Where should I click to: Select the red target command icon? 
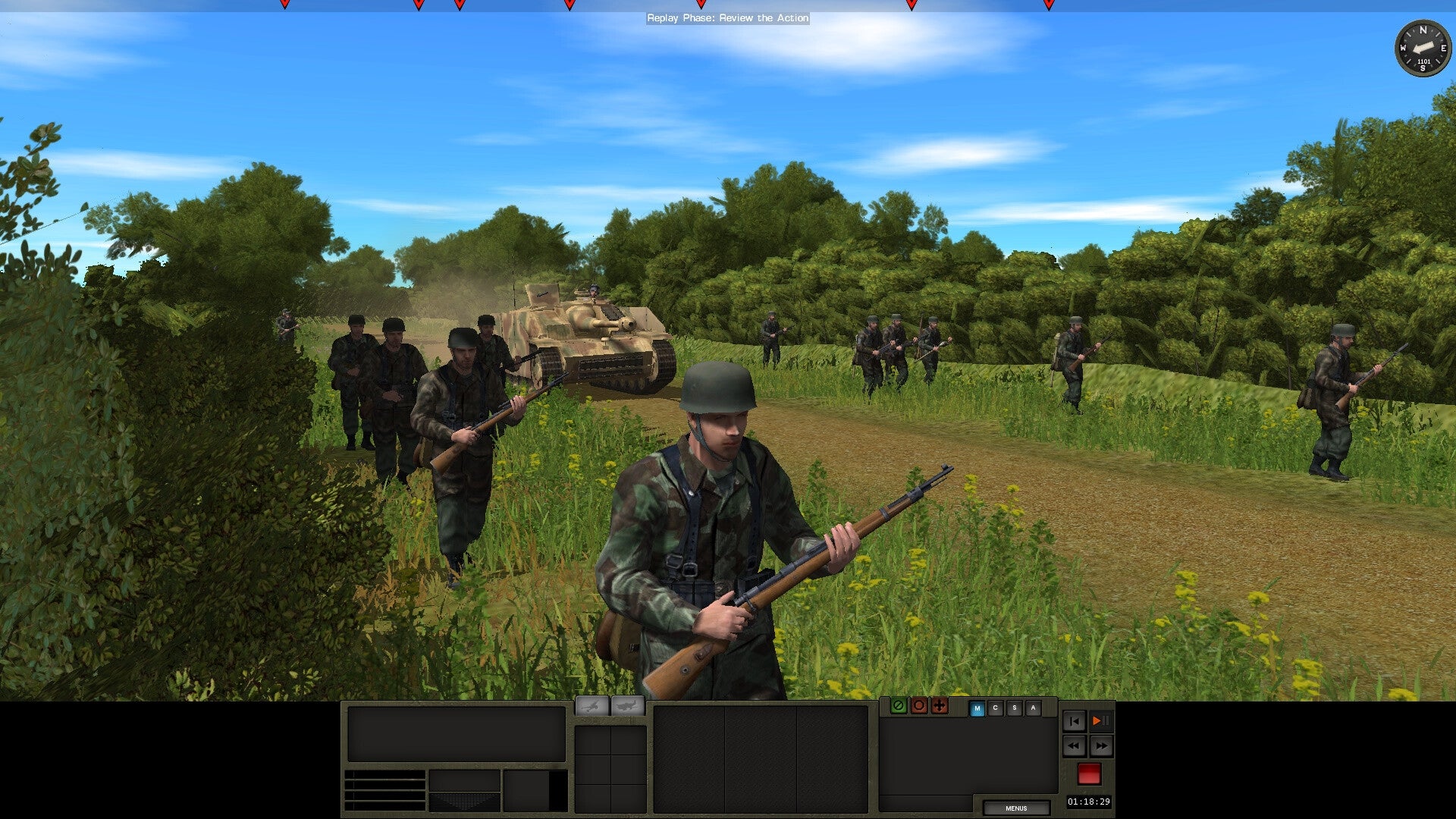[x=919, y=708]
